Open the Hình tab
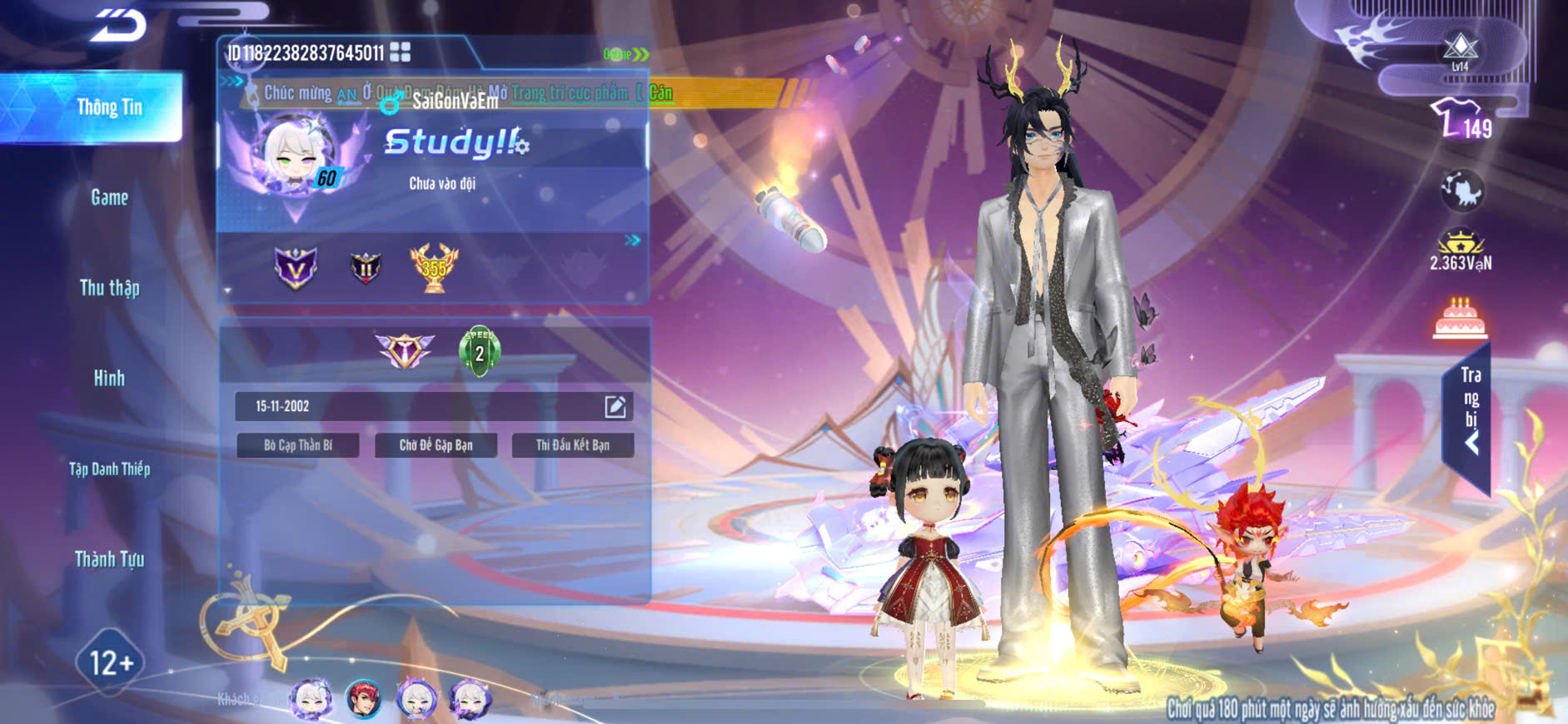Image resolution: width=1568 pixels, height=724 pixels. 109,378
